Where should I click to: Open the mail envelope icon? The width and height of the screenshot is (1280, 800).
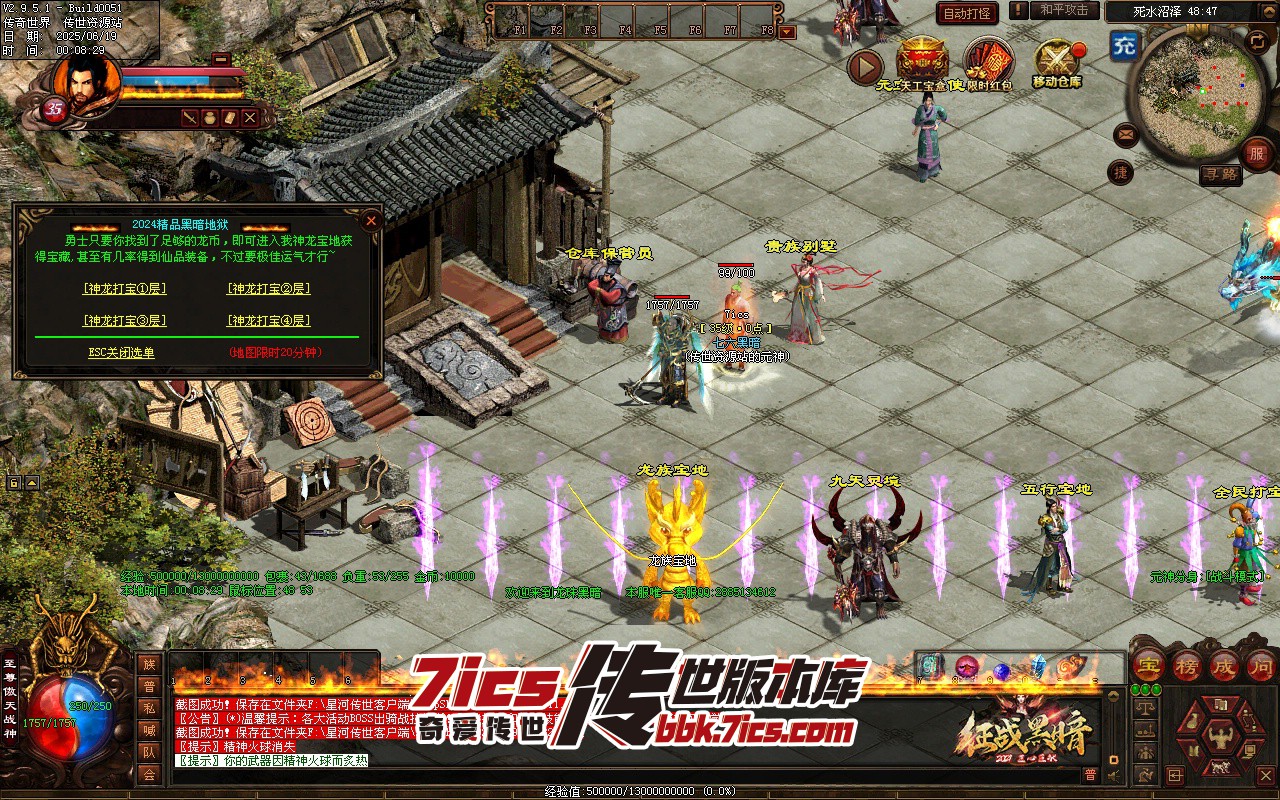point(1126,133)
